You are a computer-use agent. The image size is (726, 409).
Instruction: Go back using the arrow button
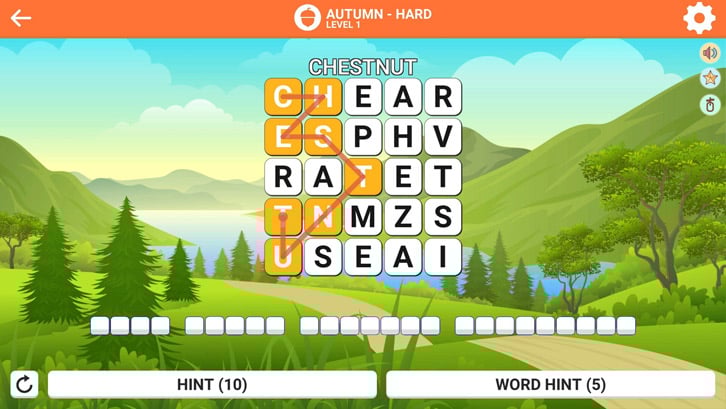pos(21,18)
